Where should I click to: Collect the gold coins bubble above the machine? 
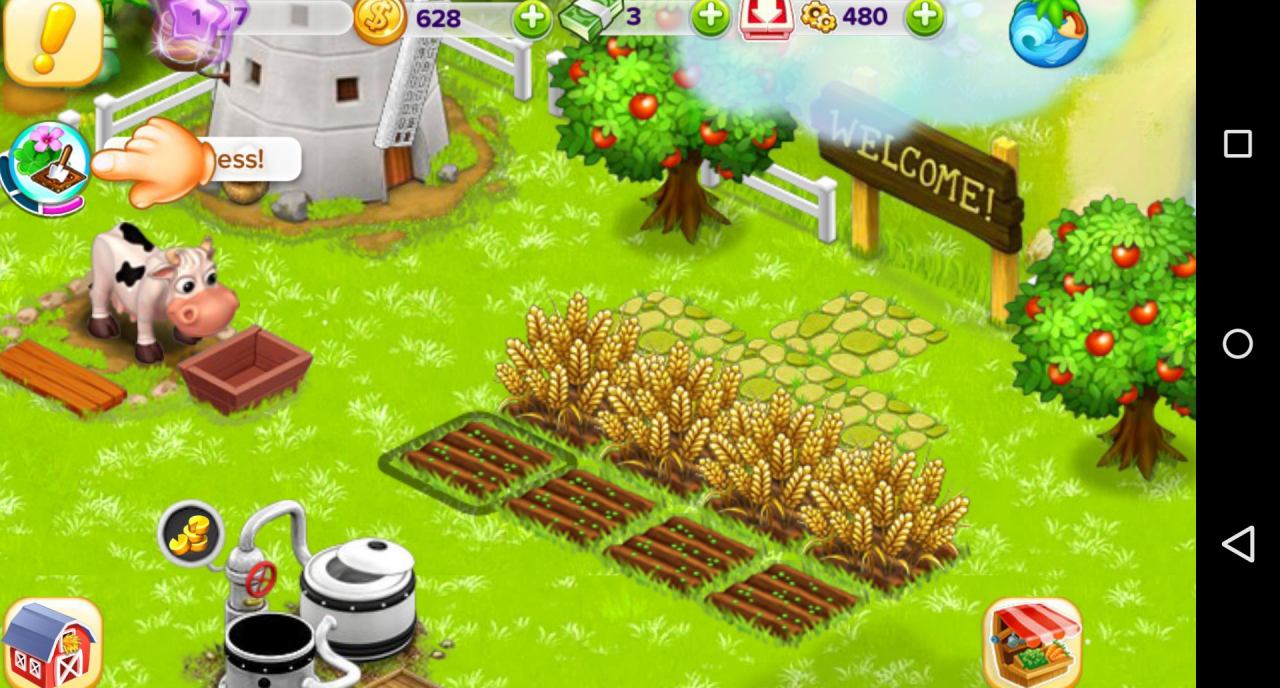coord(190,532)
